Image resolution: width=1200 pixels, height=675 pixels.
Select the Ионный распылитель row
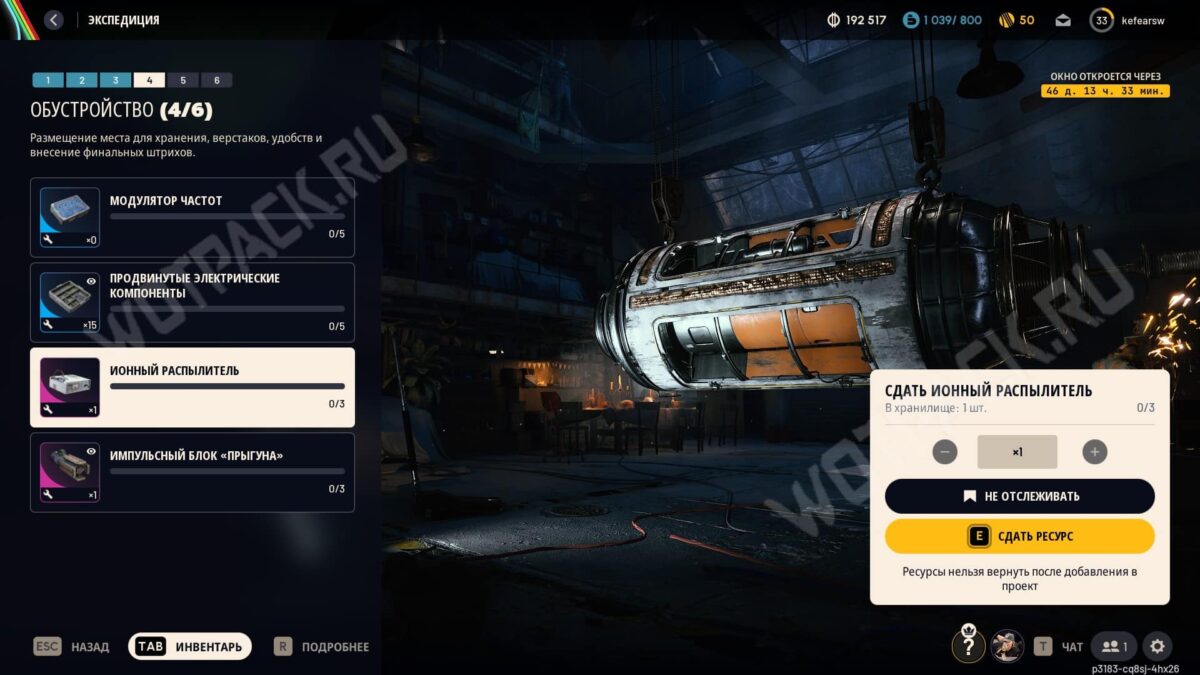[x=192, y=387]
